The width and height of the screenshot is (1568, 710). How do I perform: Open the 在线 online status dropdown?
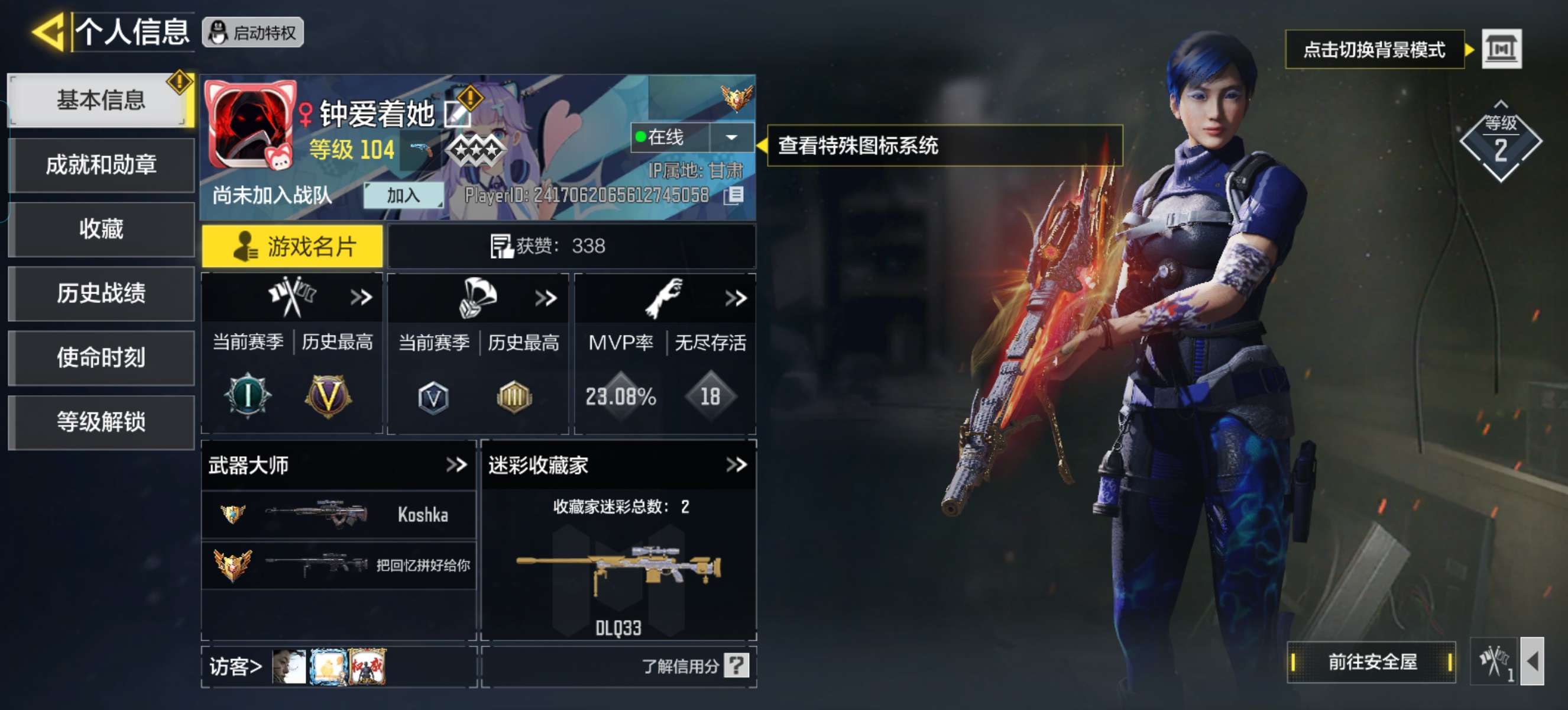click(x=731, y=137)
